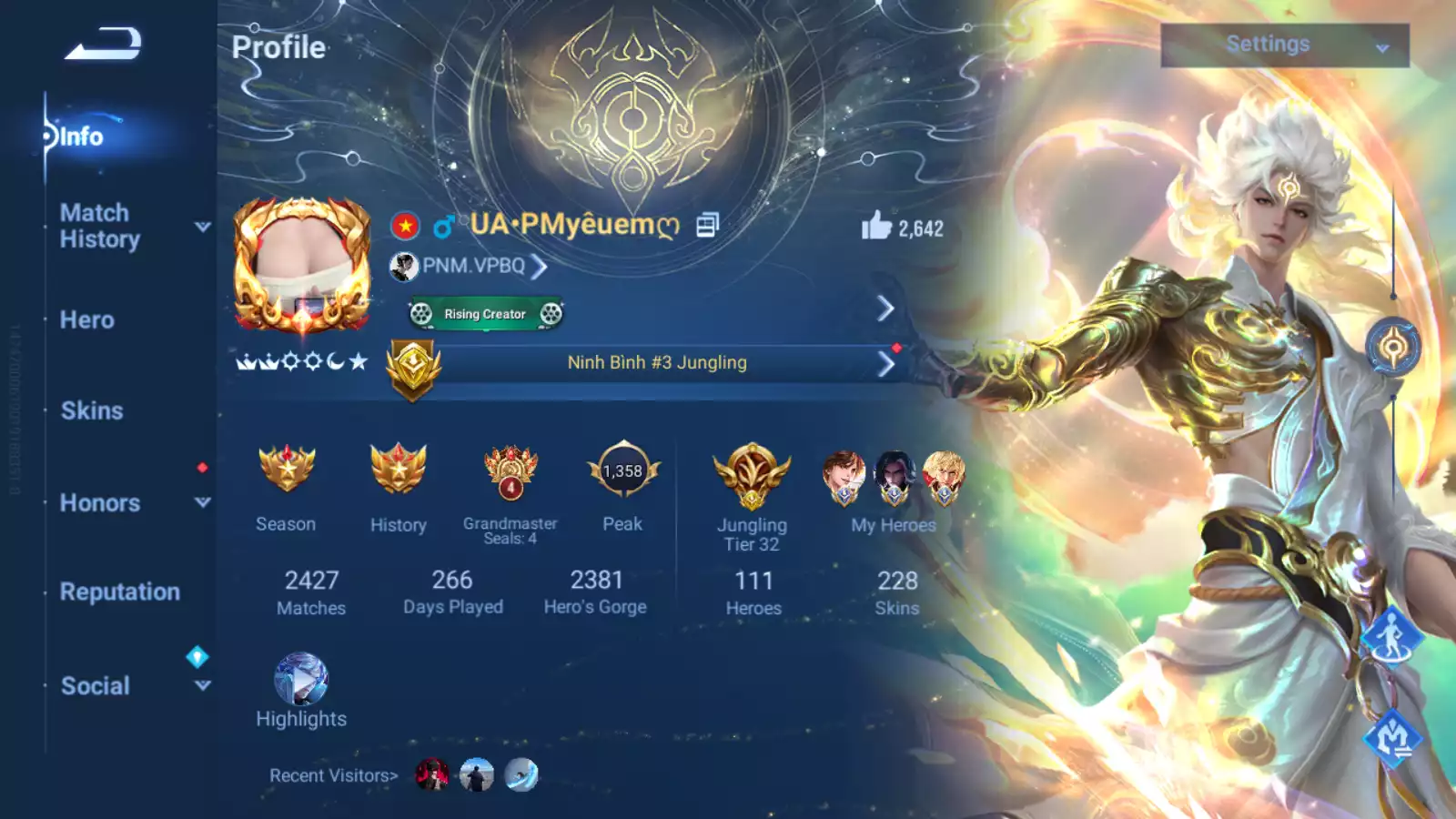Open Recent Visitors list
Viewport: 1456px width, 819px height.
click(332, 775)
